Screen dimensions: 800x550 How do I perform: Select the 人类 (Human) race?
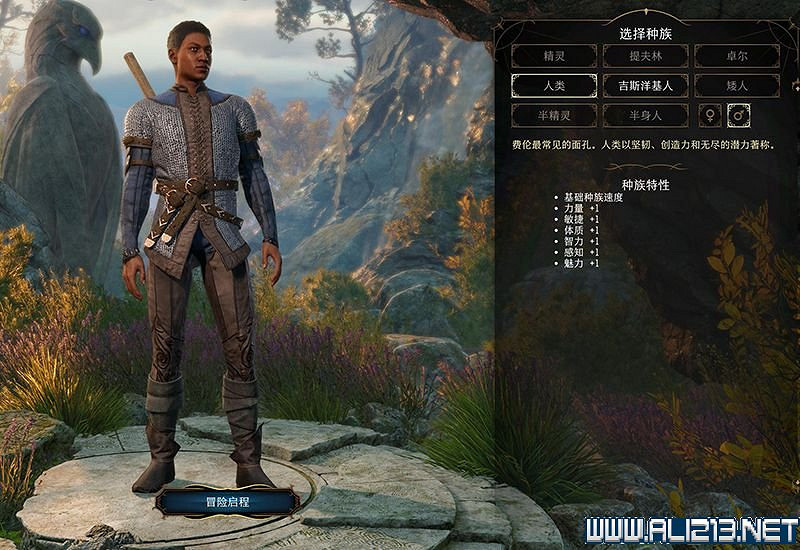point(553,85)
